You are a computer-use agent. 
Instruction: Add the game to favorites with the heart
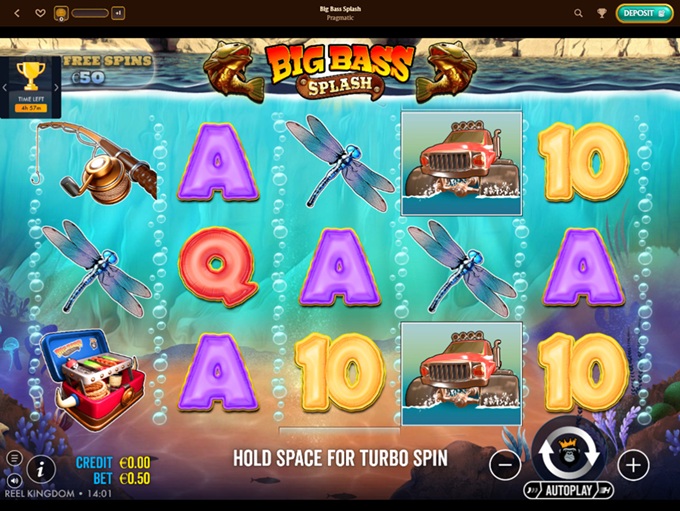40,13
